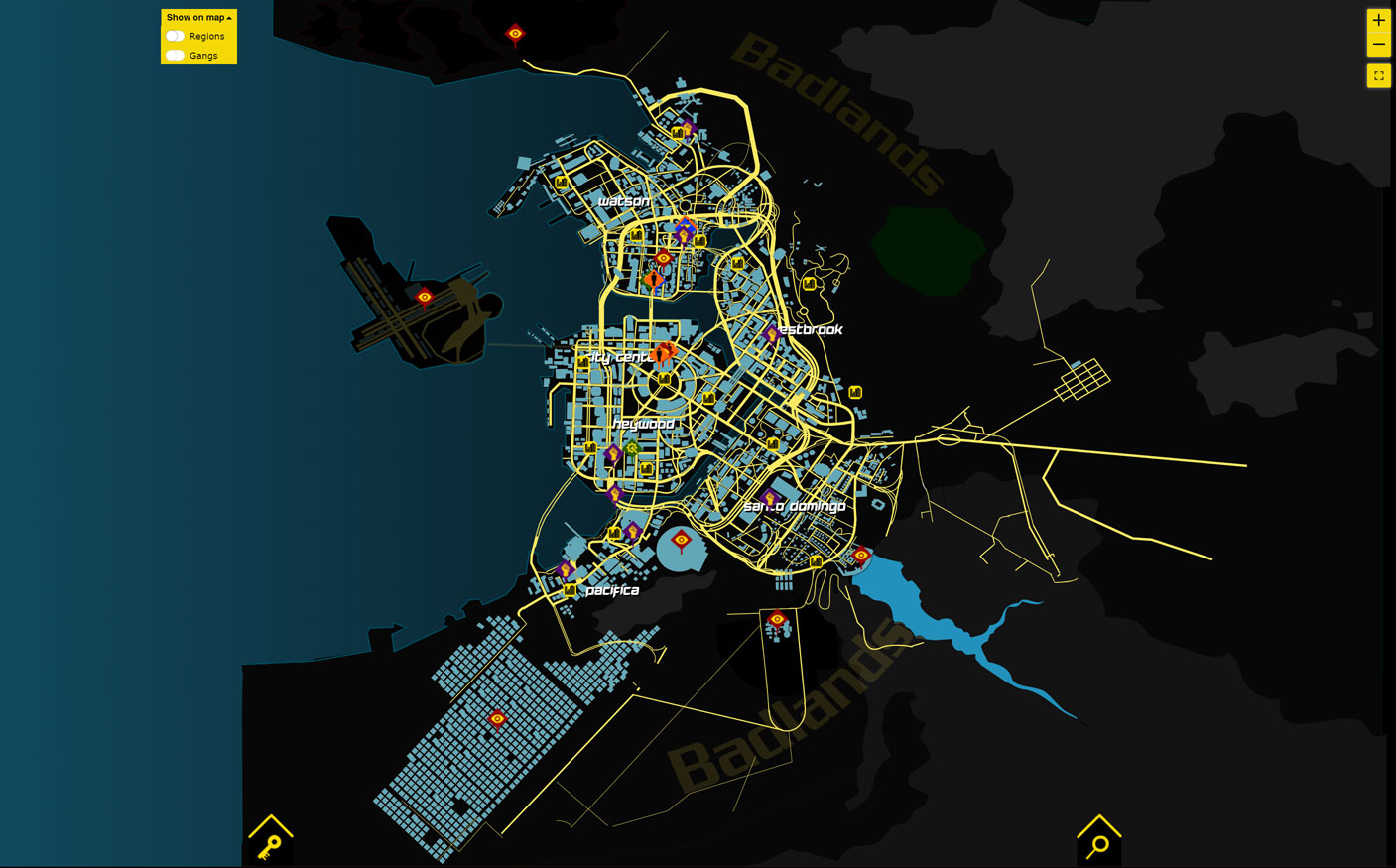Select the red eye marker above Heywood
This screenshot has height=868, width=1396.
665,259
